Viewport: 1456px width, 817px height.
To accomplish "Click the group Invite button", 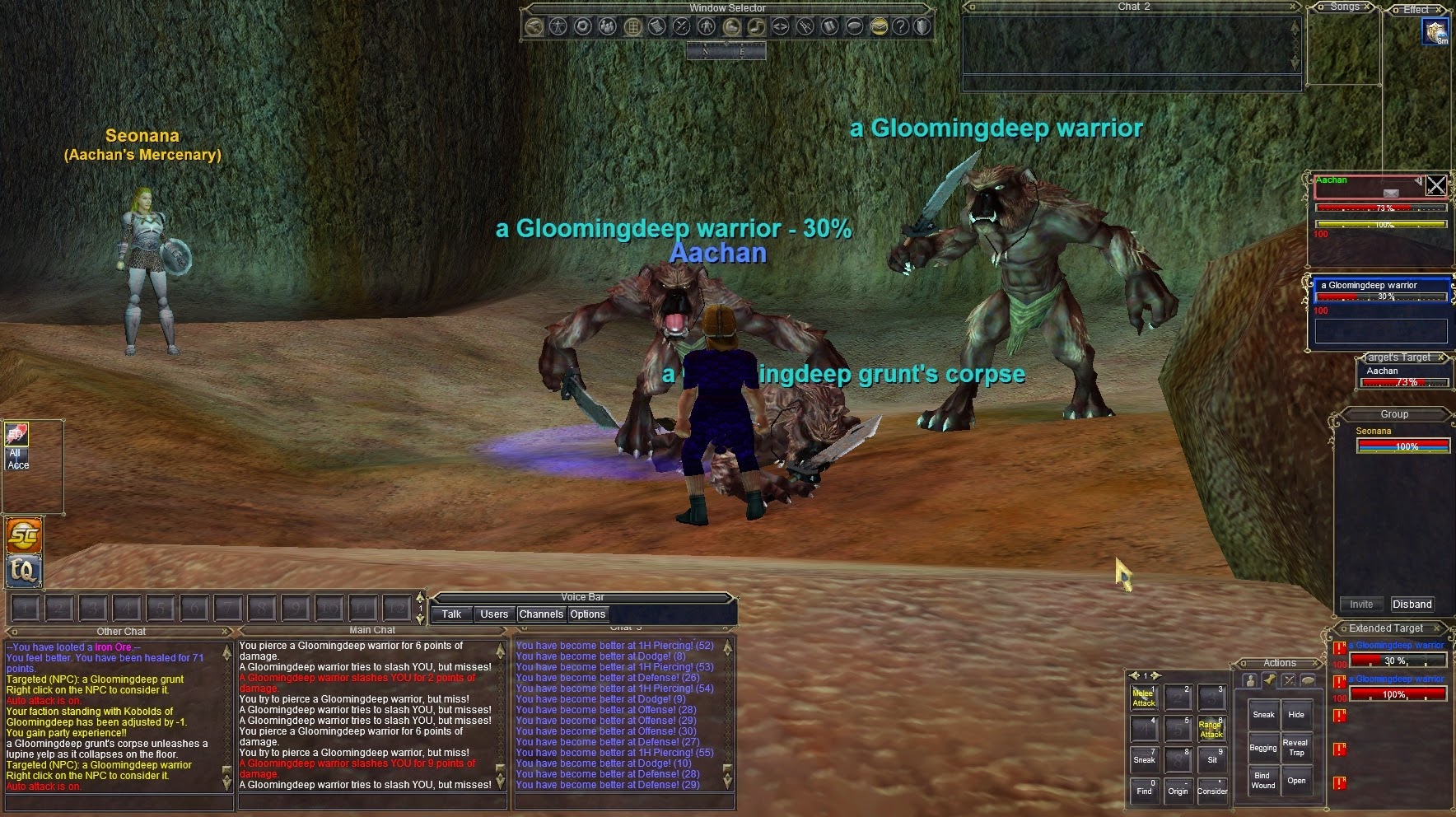I will pyautogui.click(x=1360, y=604).
